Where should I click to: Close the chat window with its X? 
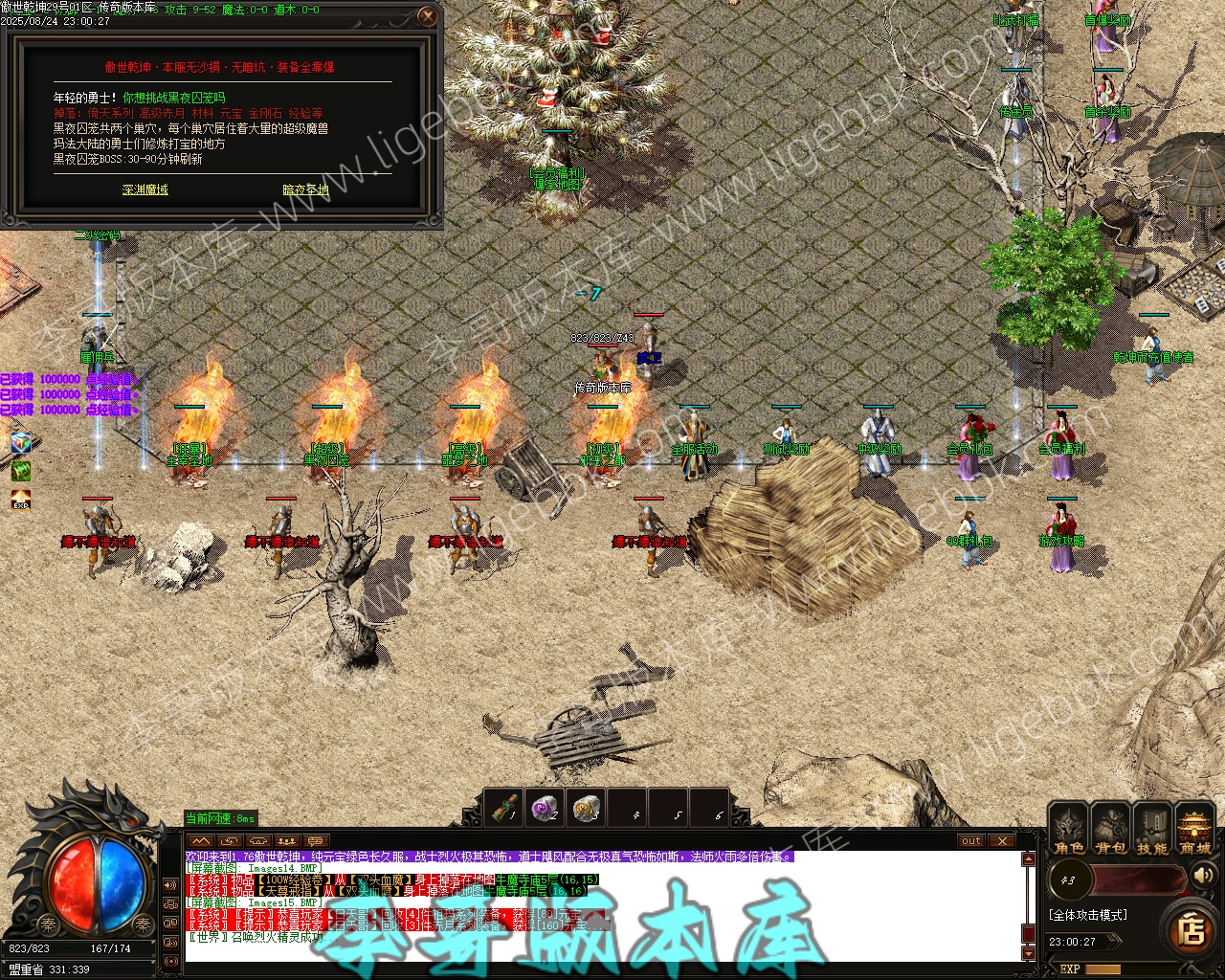1001,841
